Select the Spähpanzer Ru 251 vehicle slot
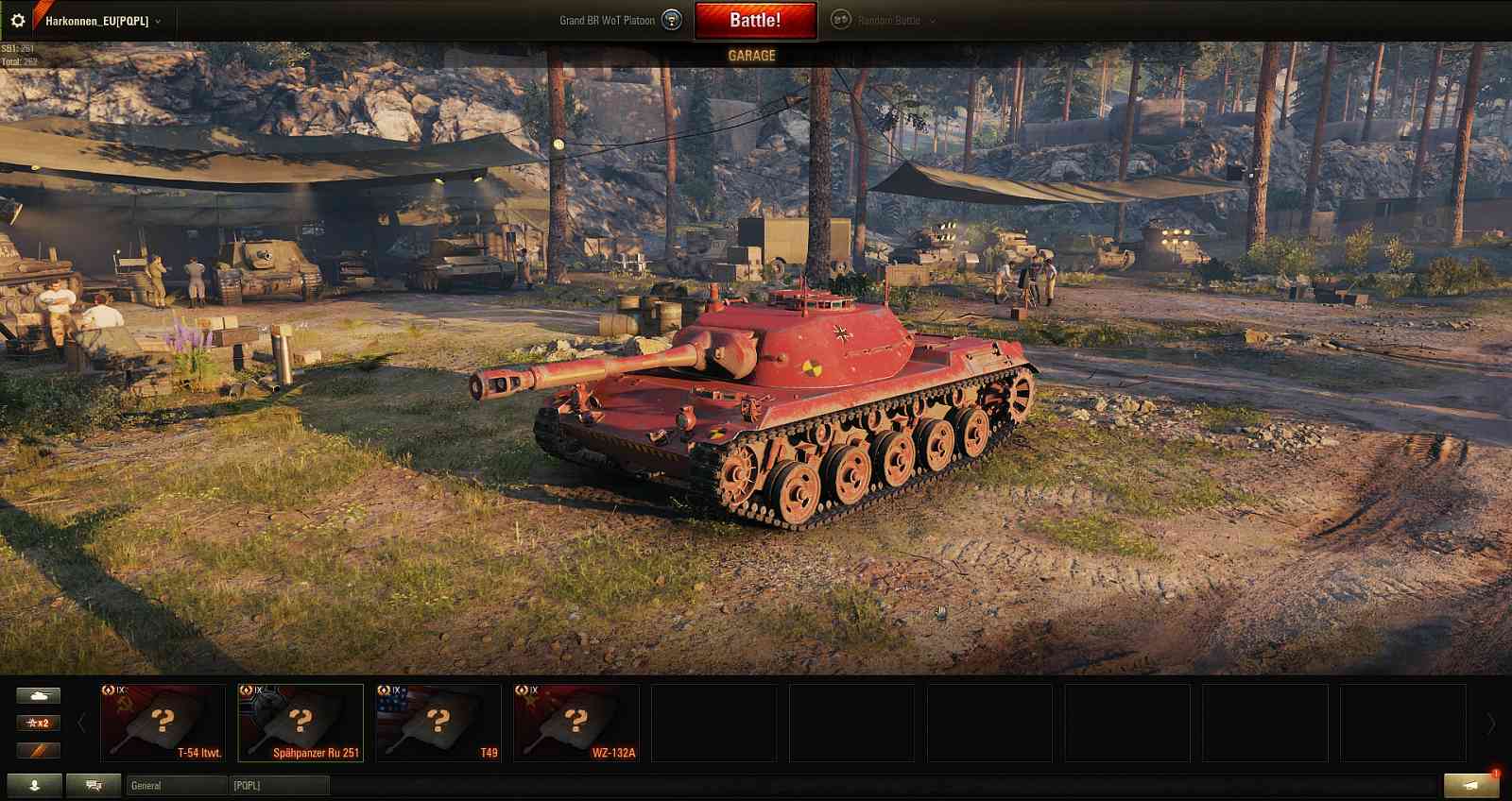The image size is (1512, 801). [301, 723]
